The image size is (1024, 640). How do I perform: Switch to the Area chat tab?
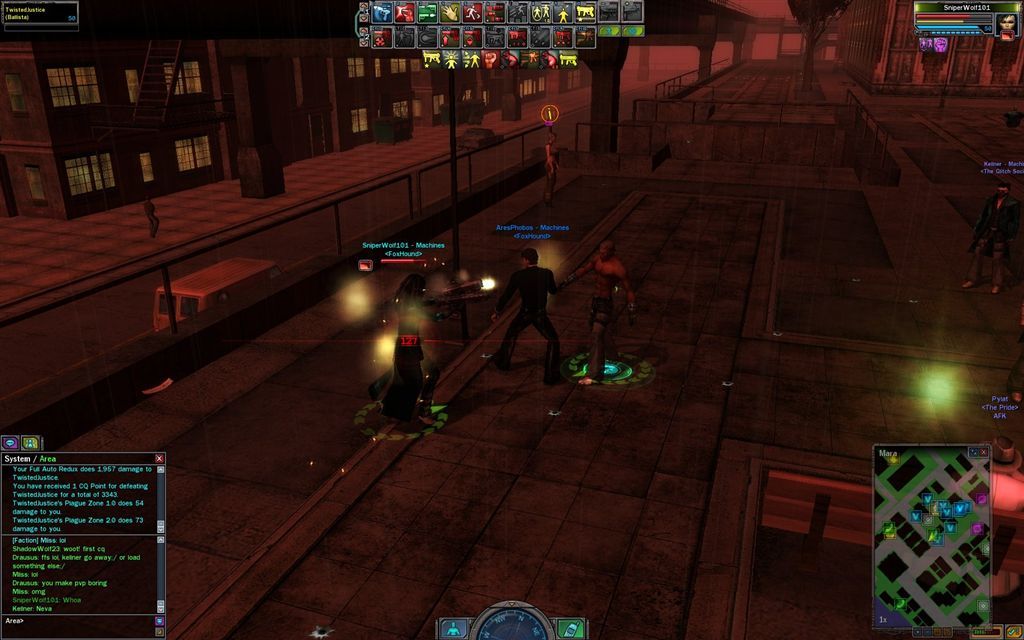click(x=47, y=459)
